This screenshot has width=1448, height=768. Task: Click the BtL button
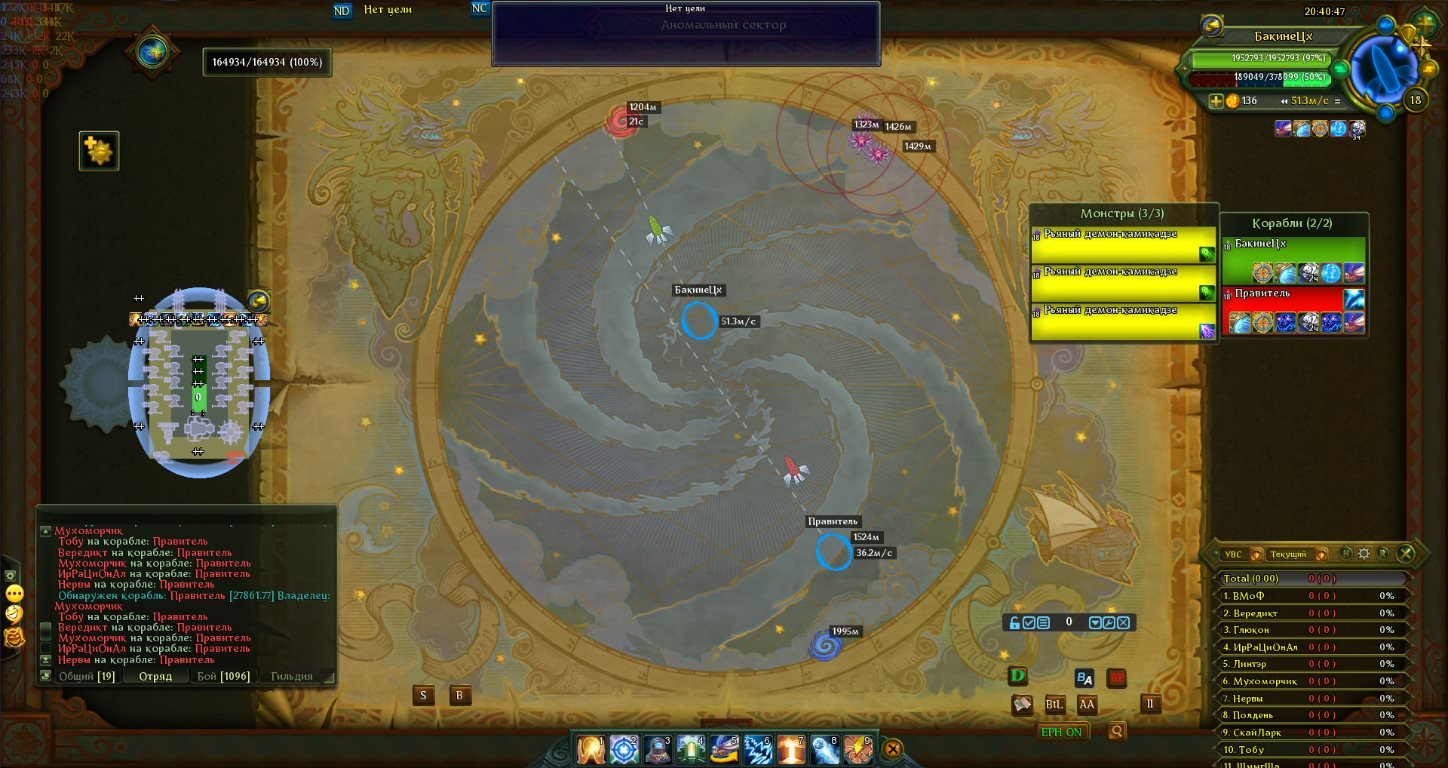click(1054, 704)
